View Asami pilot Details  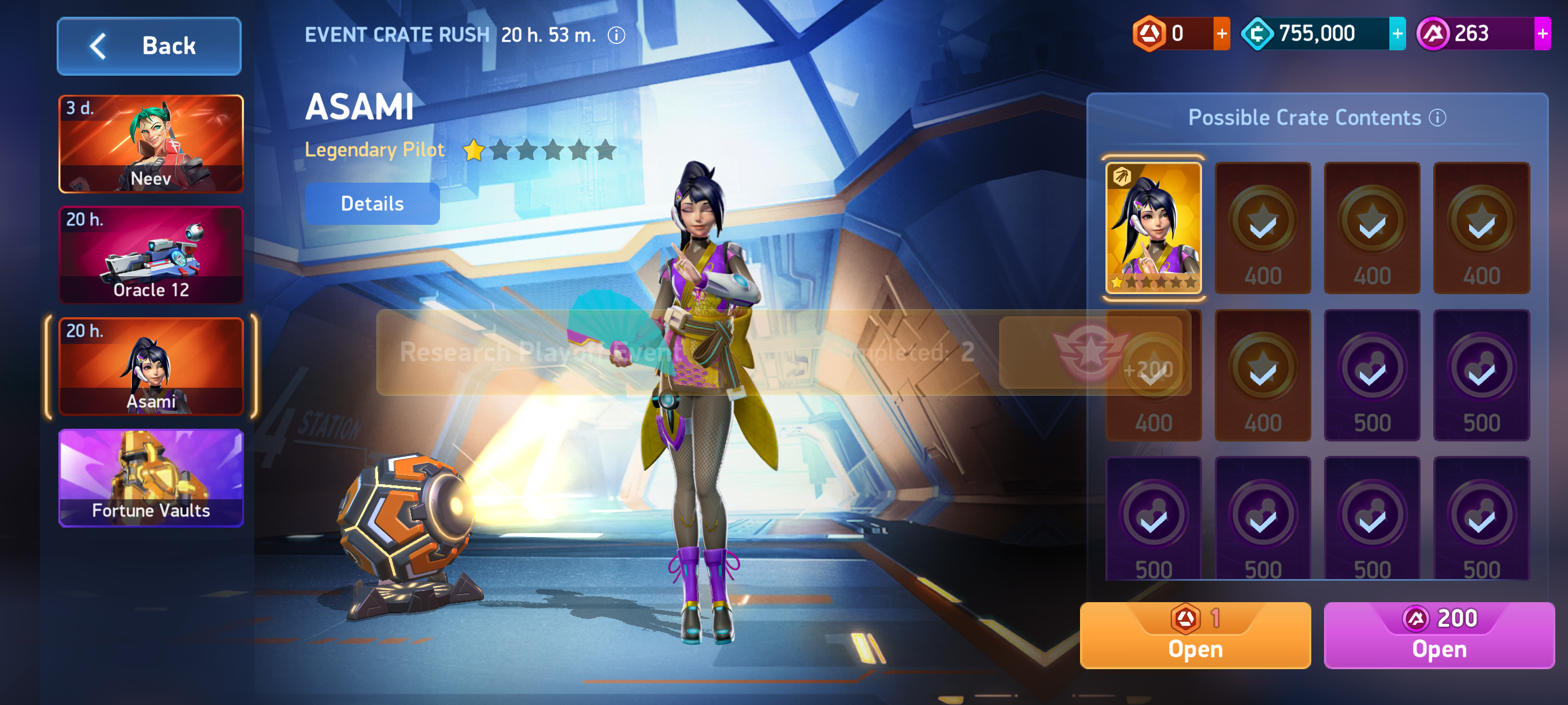372,204
